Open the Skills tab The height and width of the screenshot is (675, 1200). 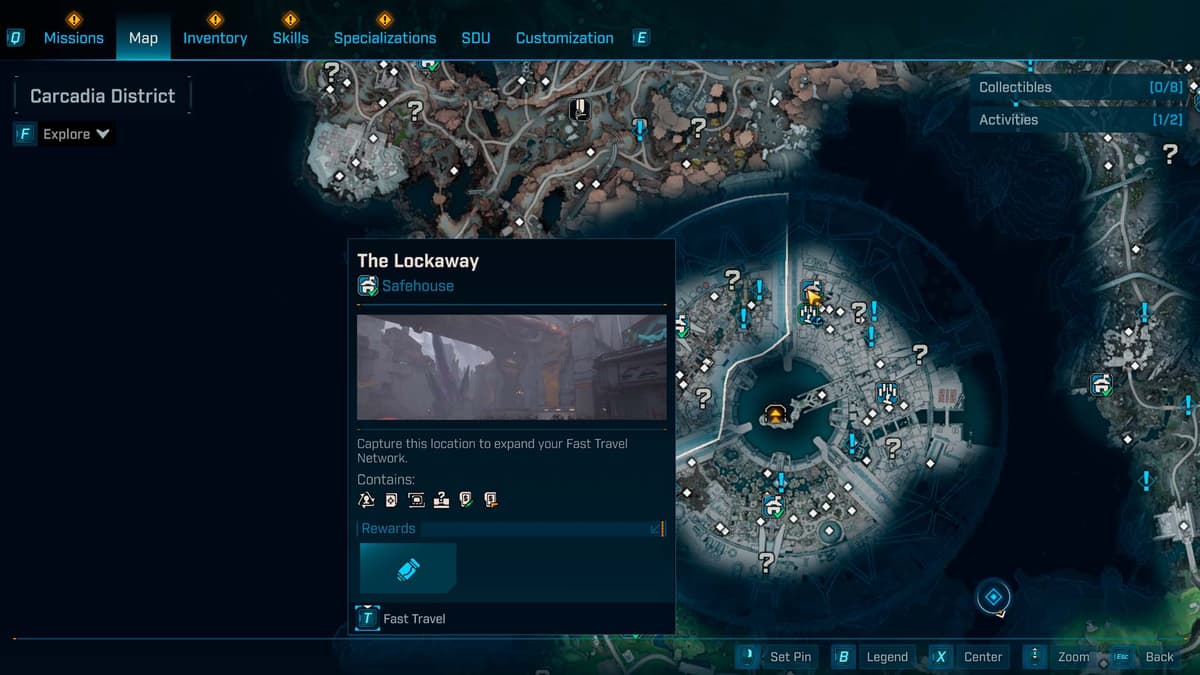pyautogui.click(x=290, y=38)
